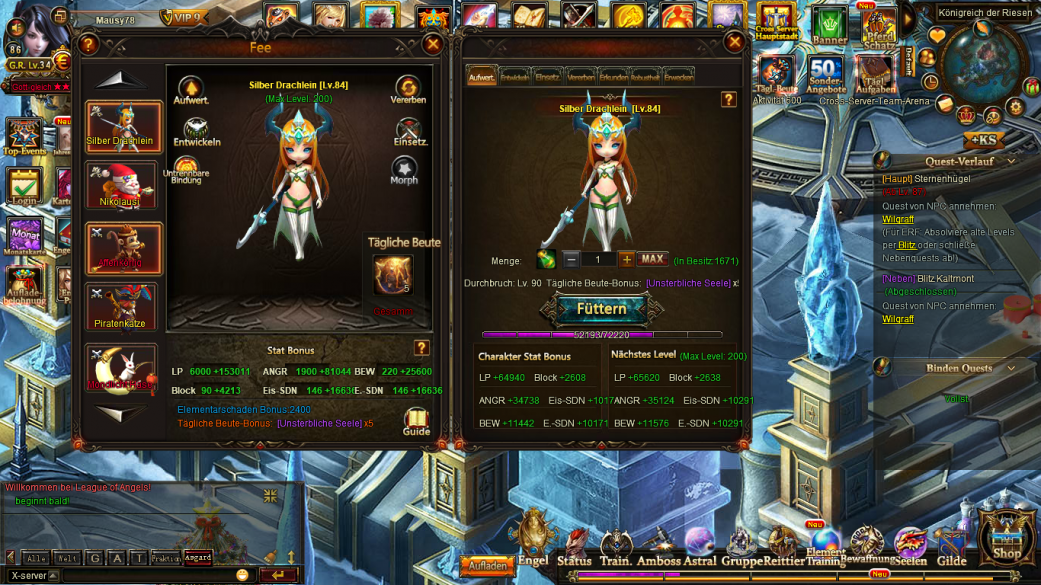Image resolution: width=1041 pixels, height=585 pixels.
Task: Click the Morph icon
Action: (404, 172)
